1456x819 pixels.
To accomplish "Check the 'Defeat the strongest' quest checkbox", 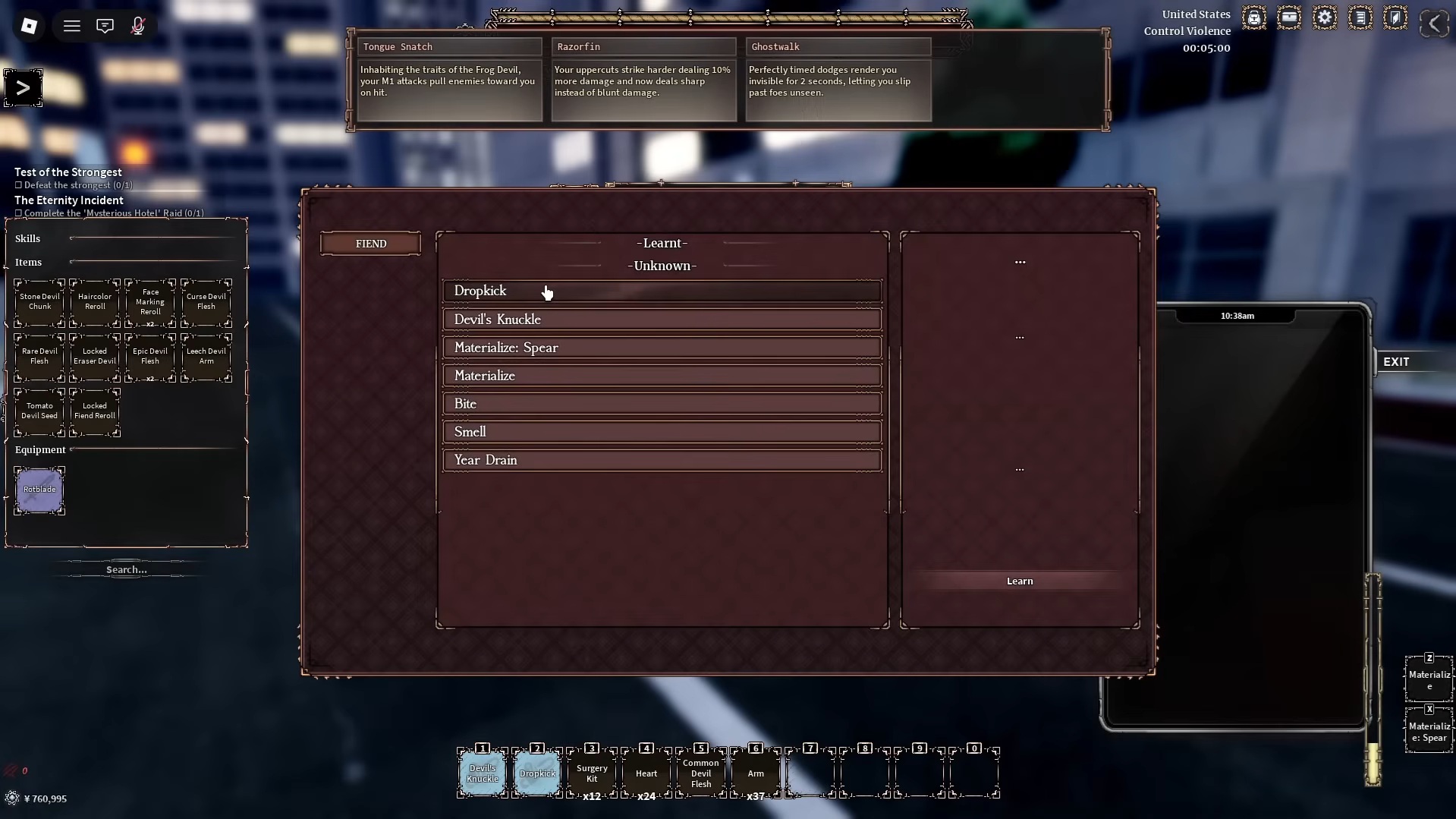I will [x=17, y=185].
